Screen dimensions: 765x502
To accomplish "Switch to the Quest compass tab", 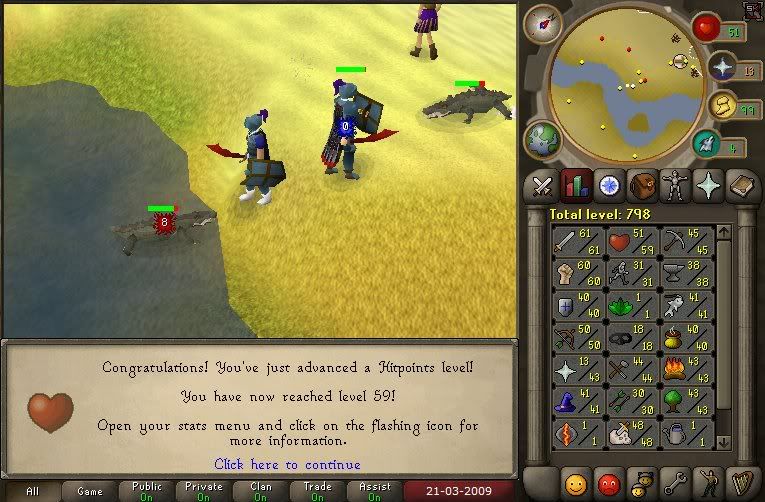I will [608, 186].
